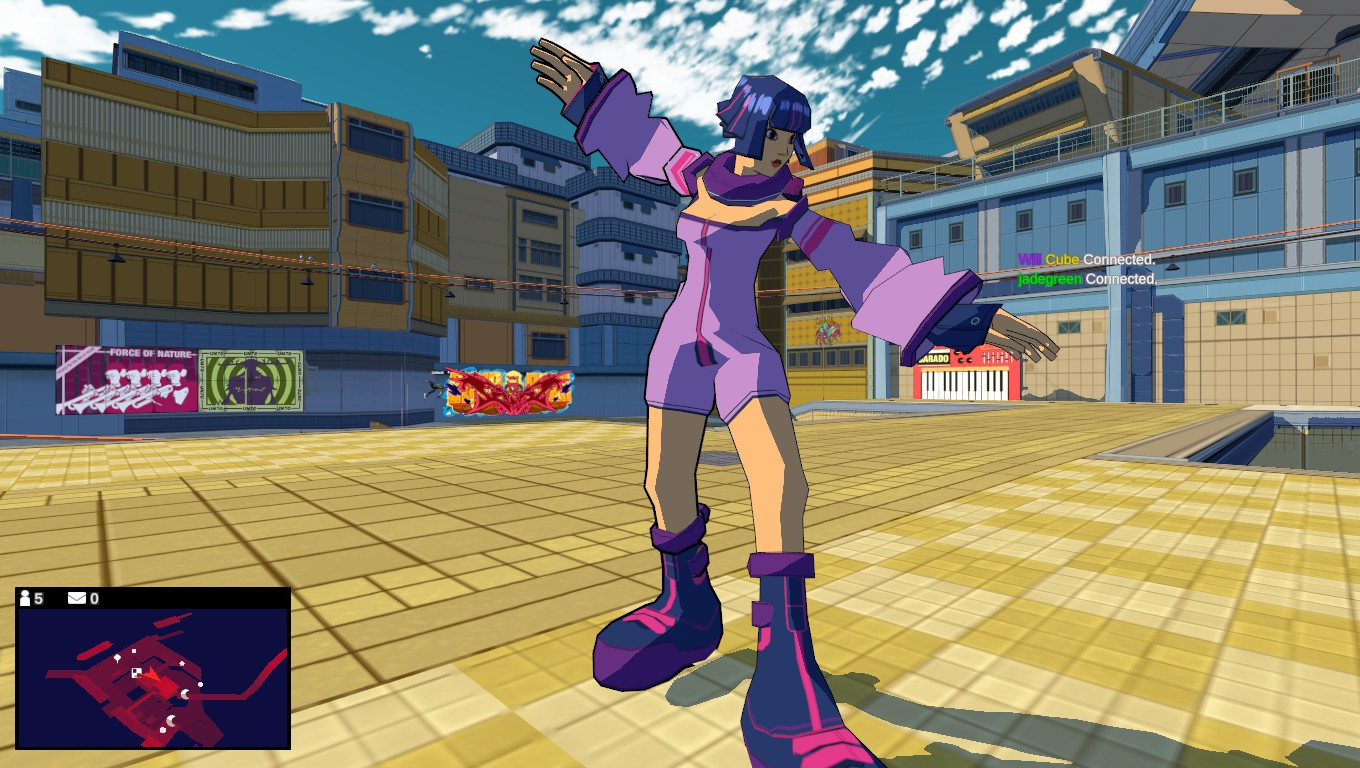Viewport: 1360px width, 768px height.
Task: Click the mail counter showing 0
Action: pyautogui.click(x=94, y=599)
